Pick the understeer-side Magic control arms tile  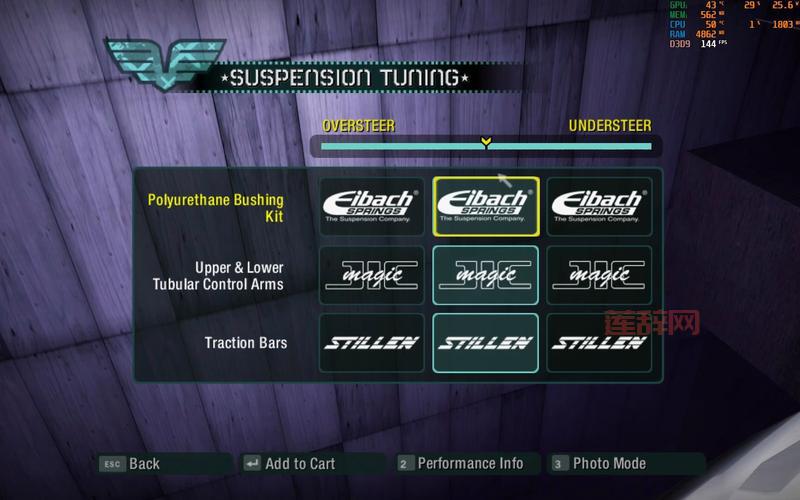point(599,275)
